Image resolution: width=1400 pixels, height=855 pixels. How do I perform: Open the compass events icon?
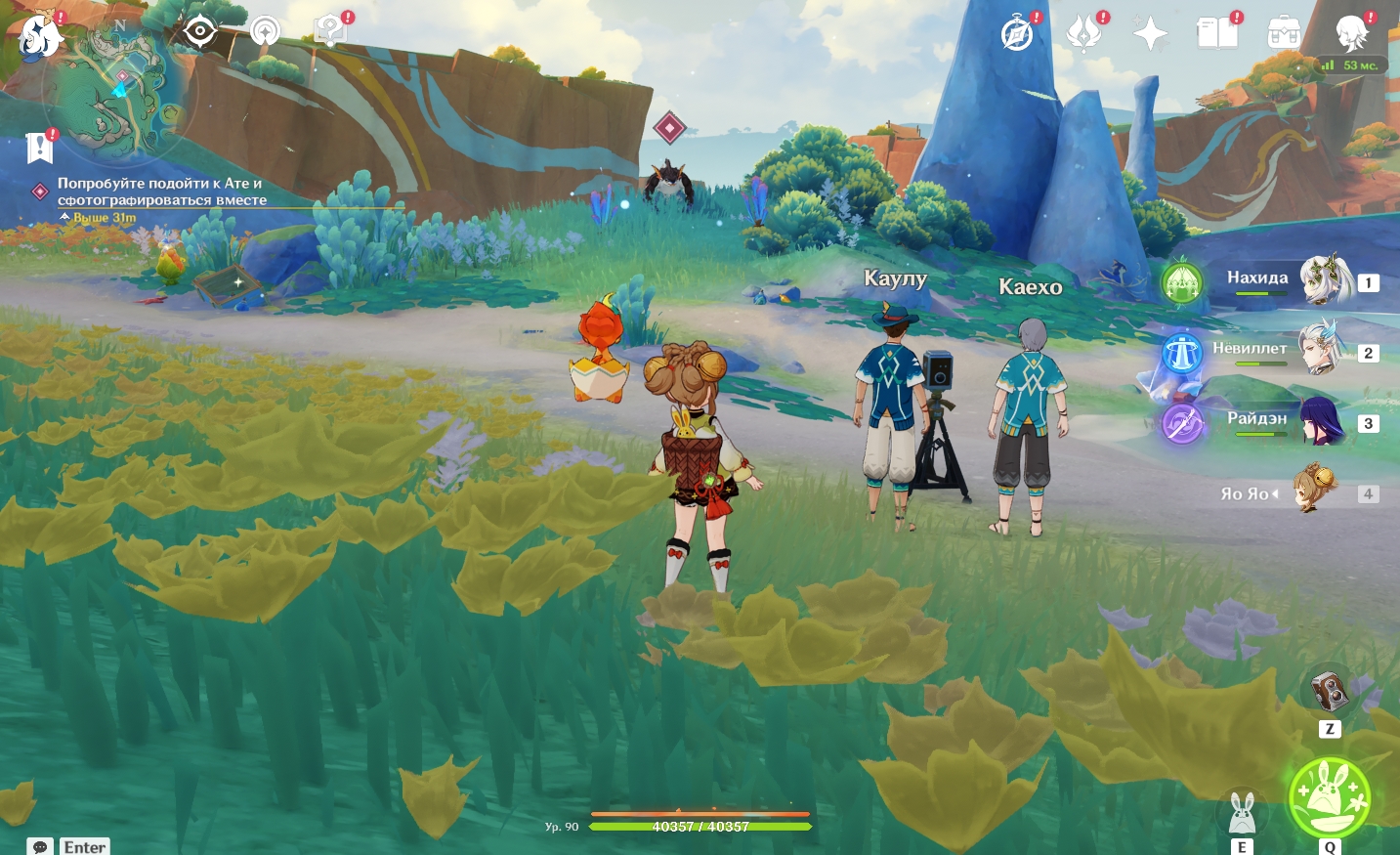pos(1017,34)
